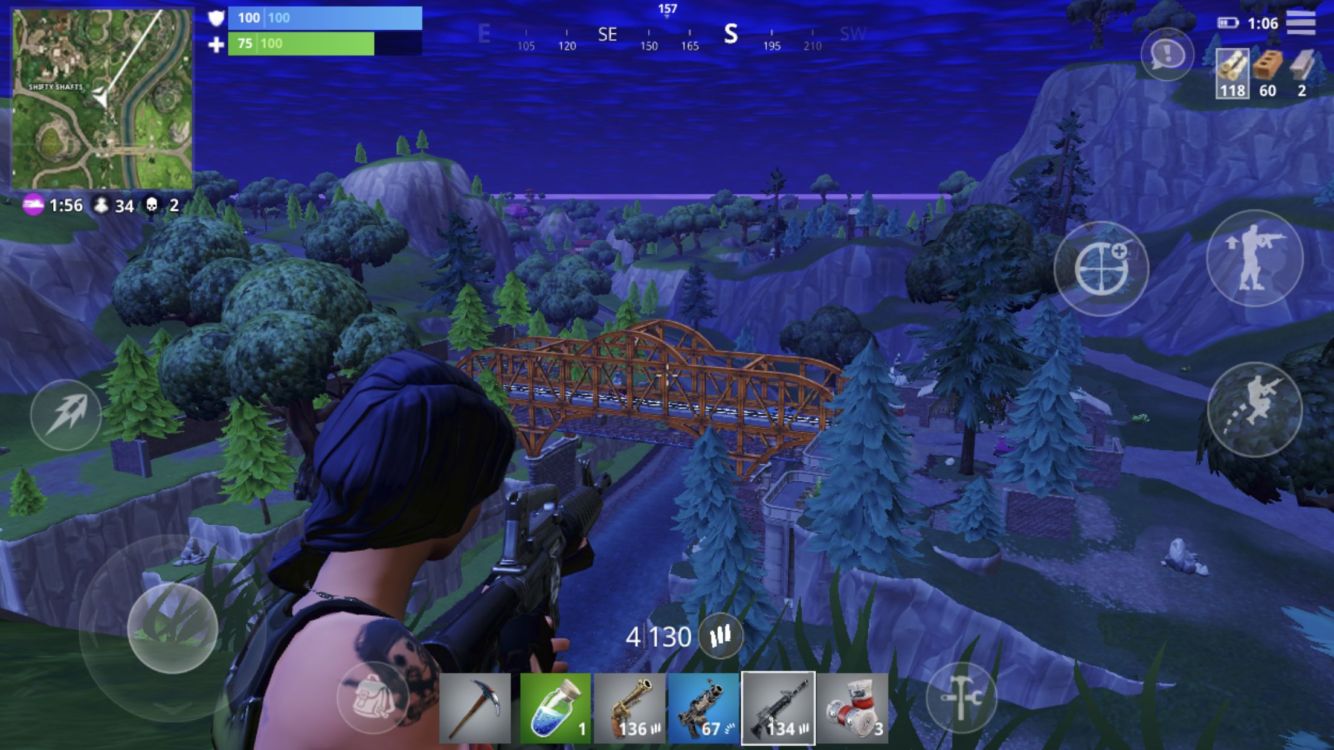Screen dimensions: 1334x750
Task: Open the hamburger main menu
Action: point(1300,22)
